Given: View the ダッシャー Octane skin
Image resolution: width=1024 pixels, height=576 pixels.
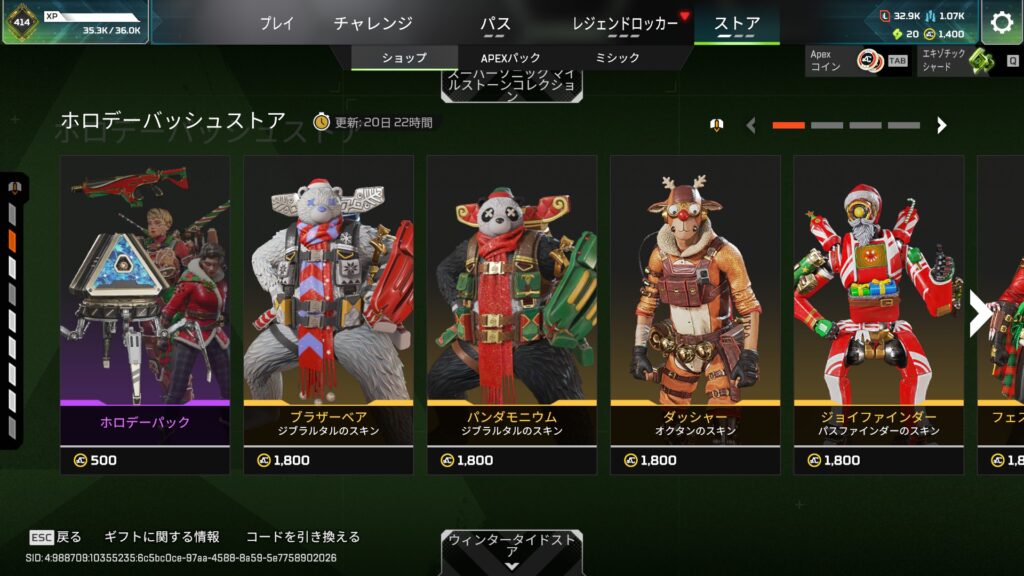Looking at the screenshot, I should point(695,314).
